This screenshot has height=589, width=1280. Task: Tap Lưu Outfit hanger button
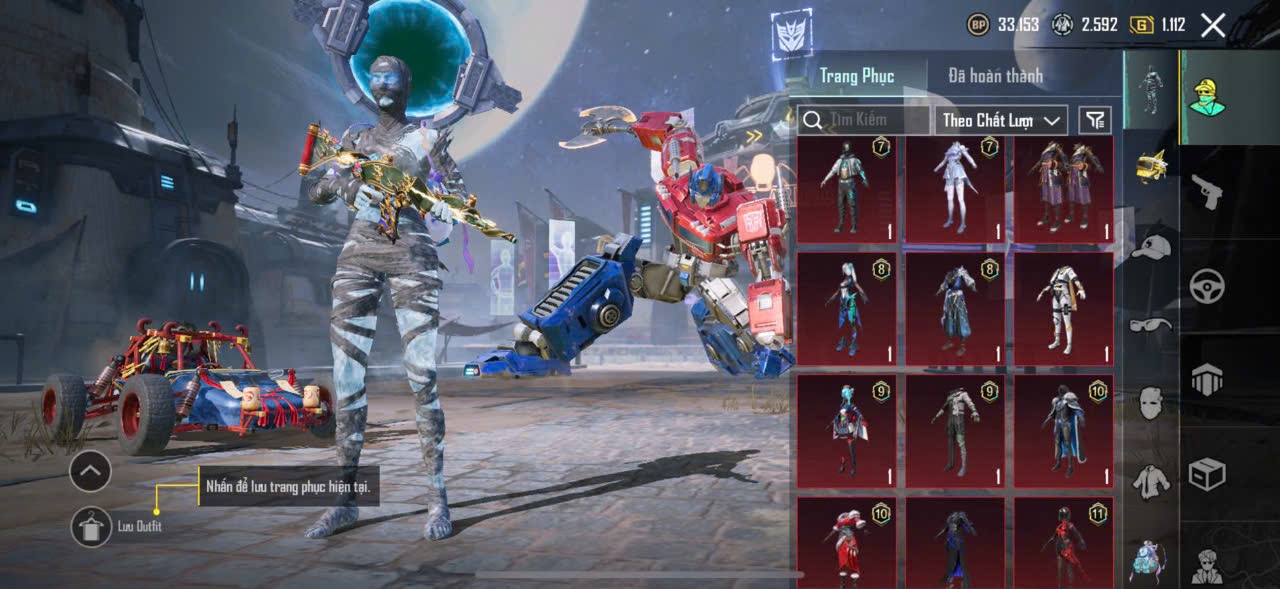91,526
